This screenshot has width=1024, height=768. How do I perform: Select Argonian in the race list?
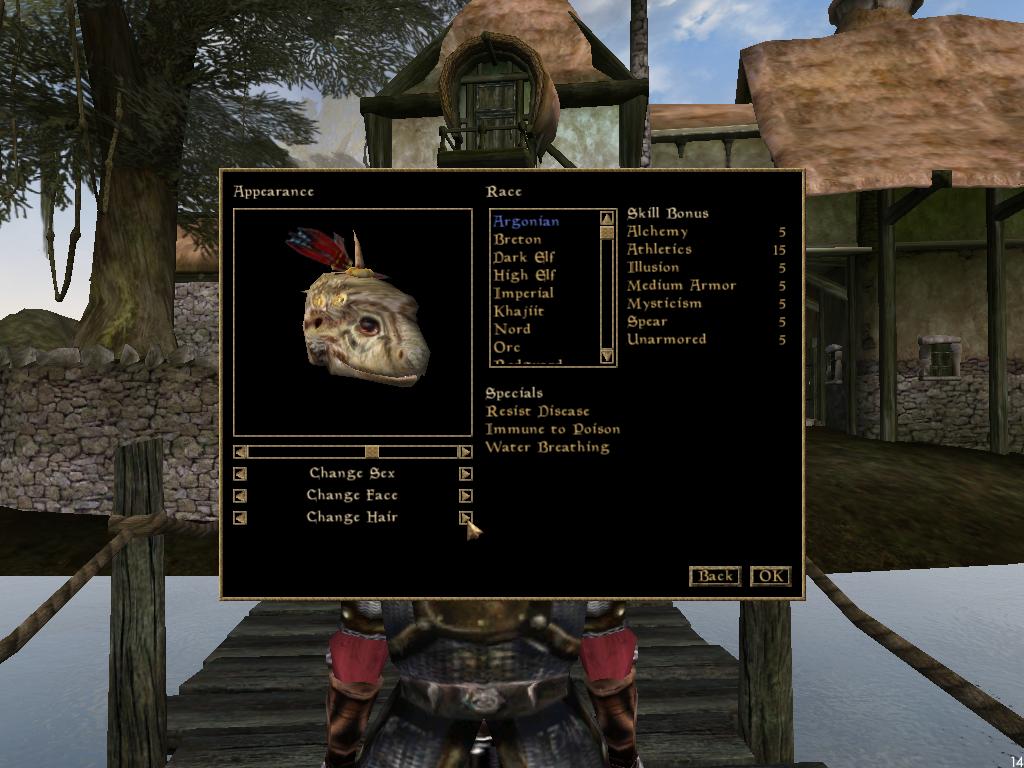[525, 221]
